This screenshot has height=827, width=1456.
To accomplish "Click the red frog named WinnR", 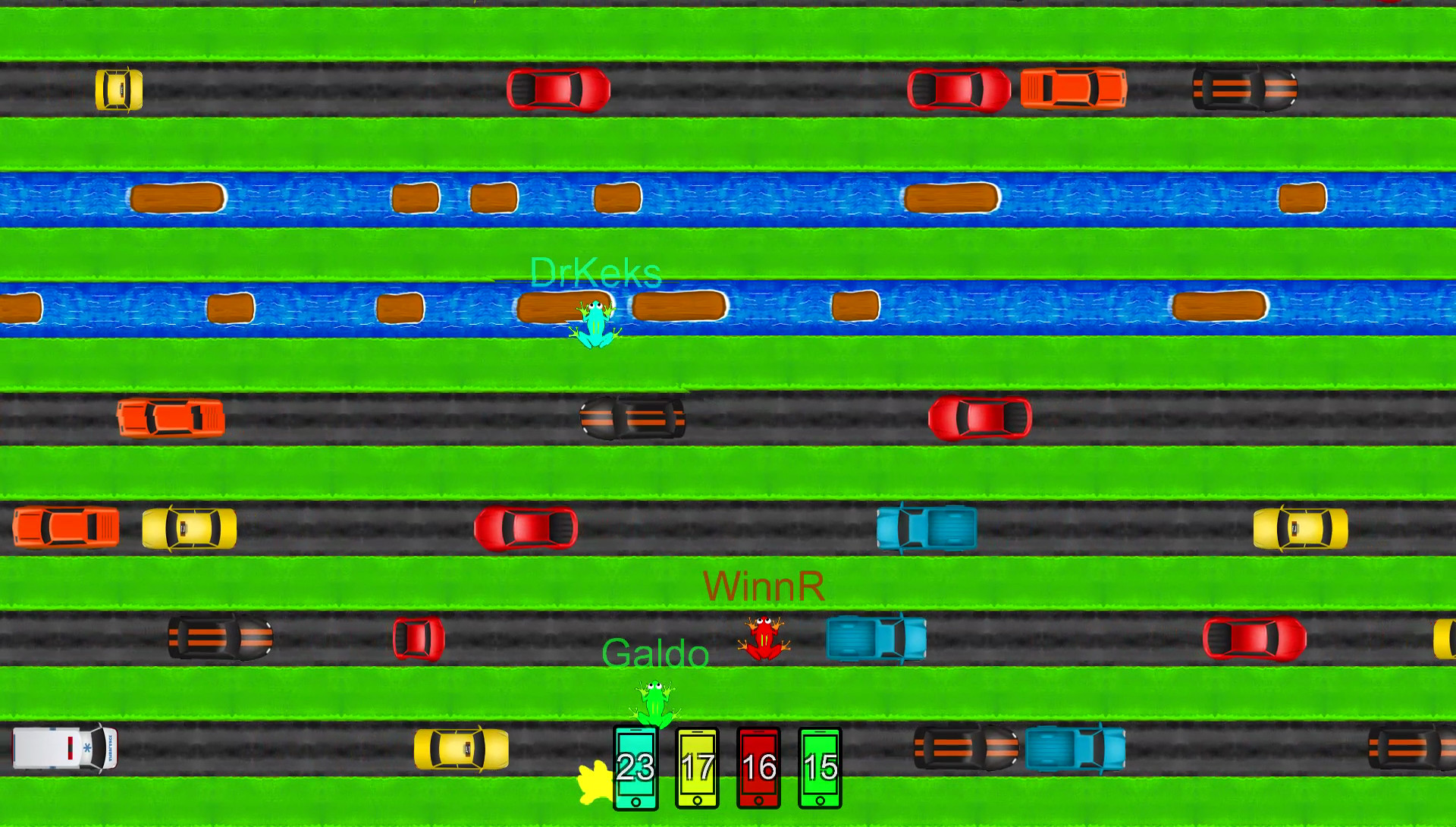I will point(764,637).
